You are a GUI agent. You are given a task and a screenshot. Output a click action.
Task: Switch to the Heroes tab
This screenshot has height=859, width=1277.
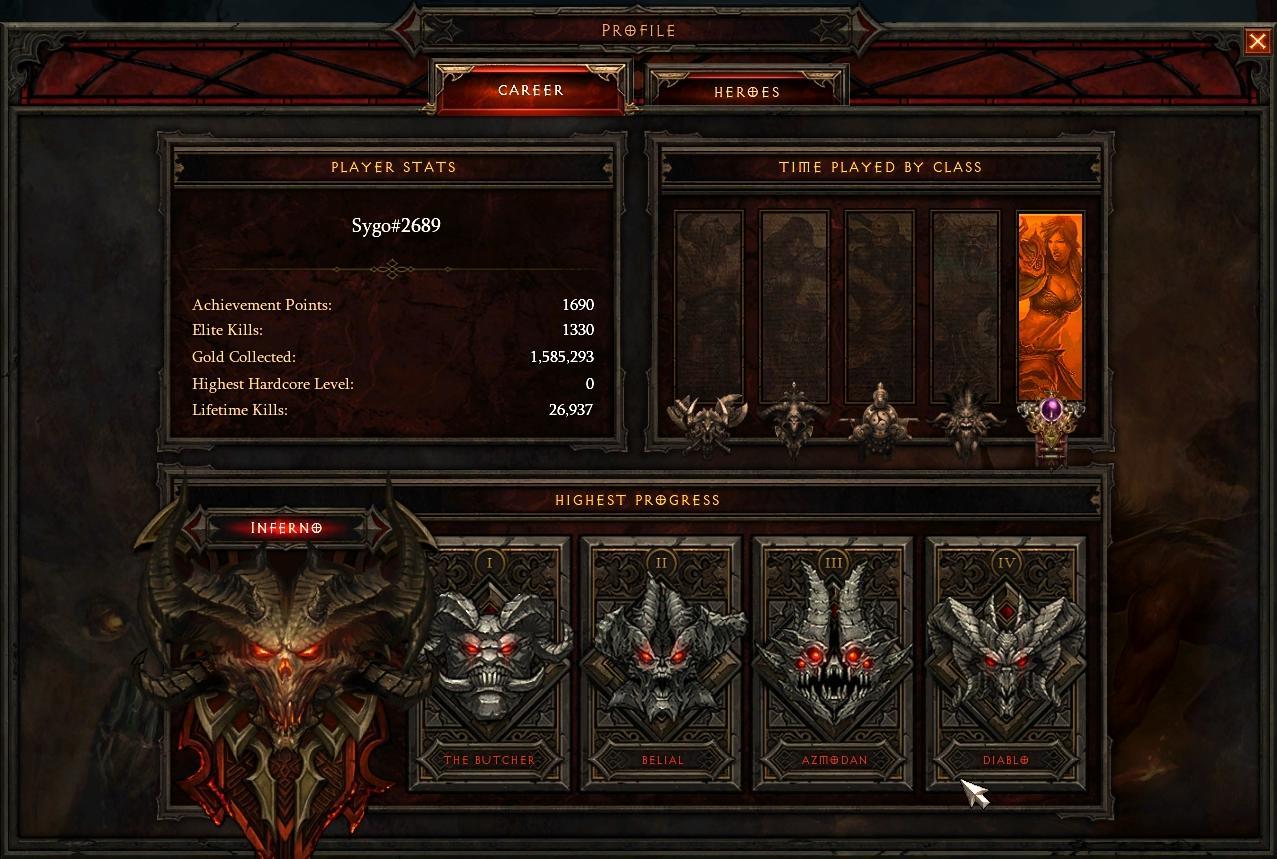coord(747,91)
